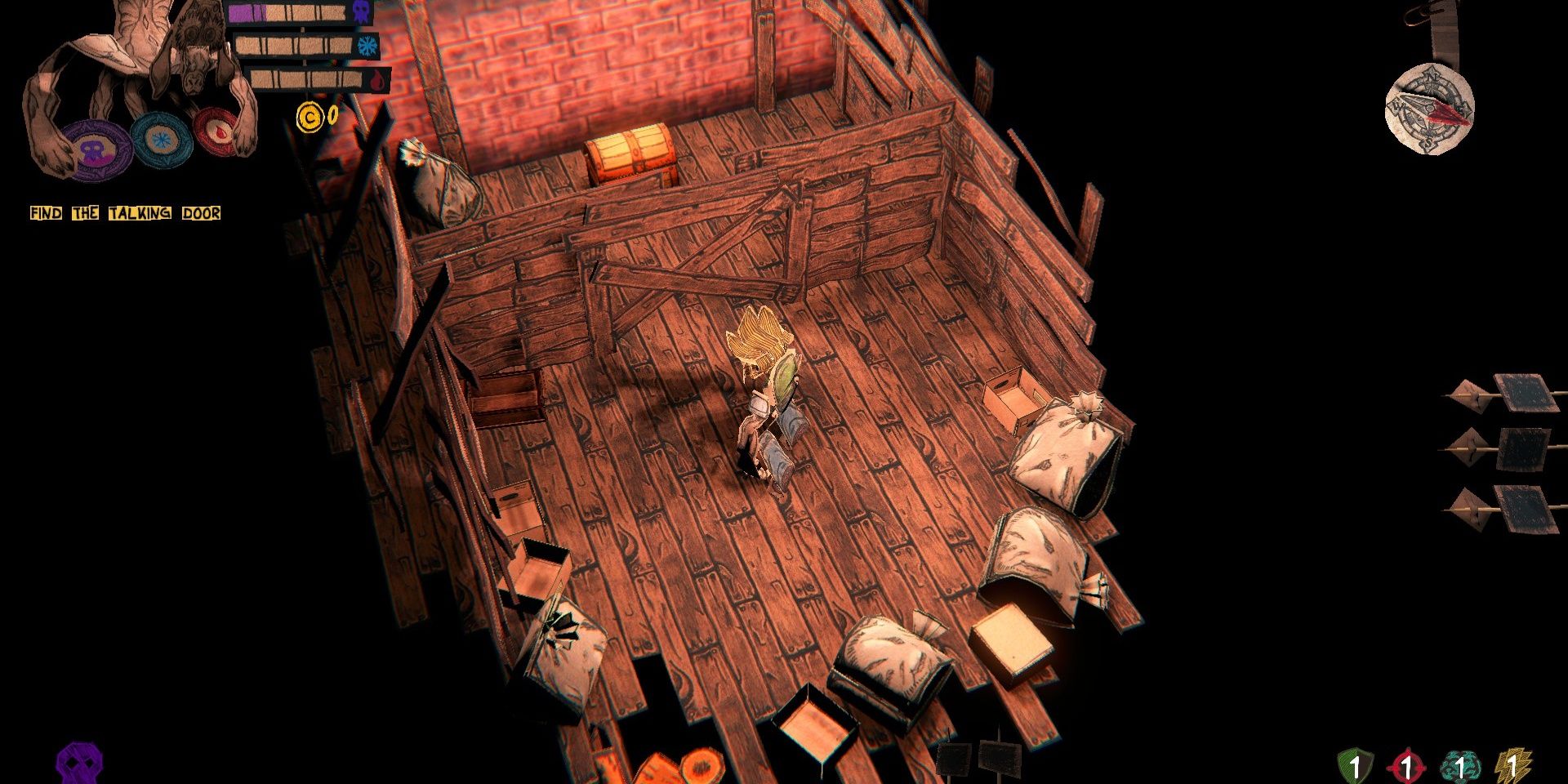The image size is (1568, 784).
Task: Click the quest text Find The Talking Door
Action: click(124, 213)
